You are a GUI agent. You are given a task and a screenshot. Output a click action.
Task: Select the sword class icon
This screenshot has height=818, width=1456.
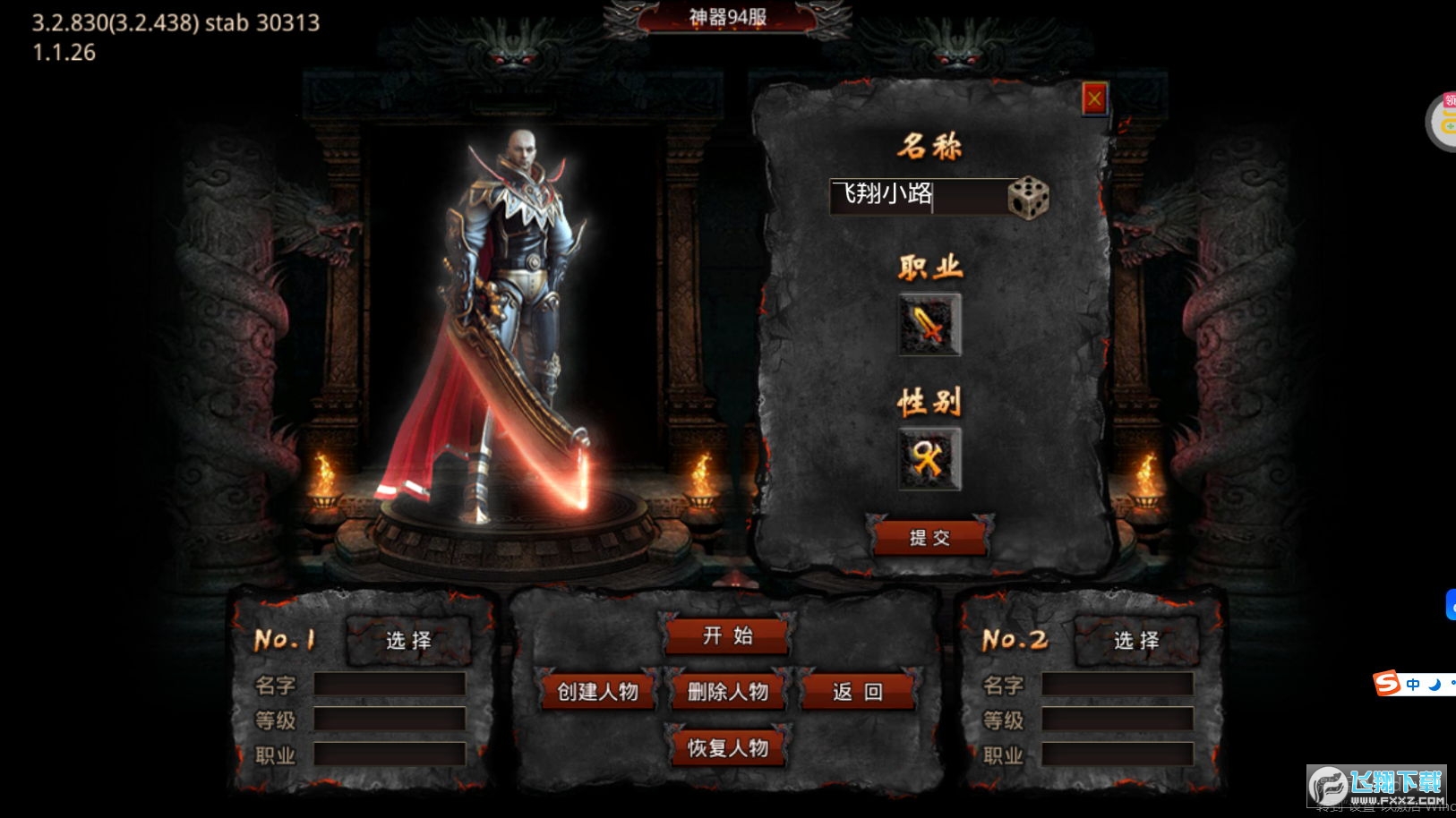[x=929, y=325]
